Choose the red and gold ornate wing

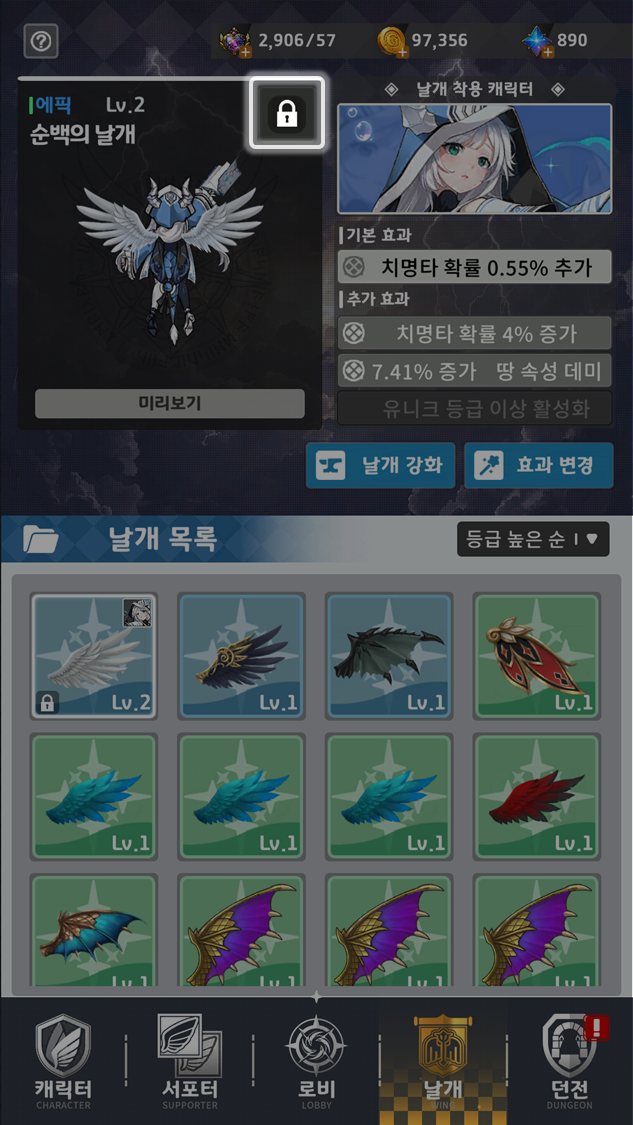click(536, 655)
